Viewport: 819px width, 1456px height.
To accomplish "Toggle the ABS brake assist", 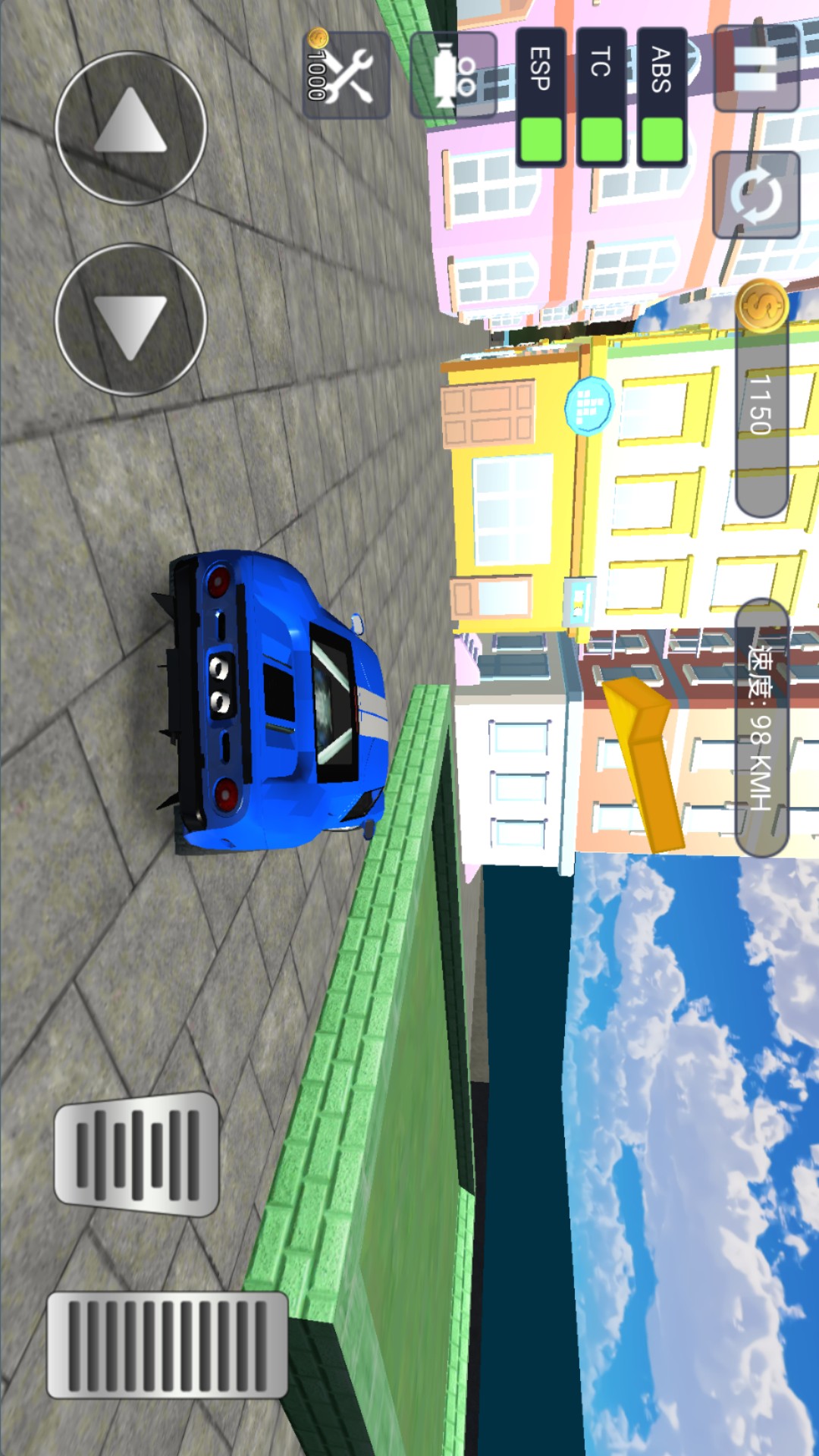I will pos(662,97).
